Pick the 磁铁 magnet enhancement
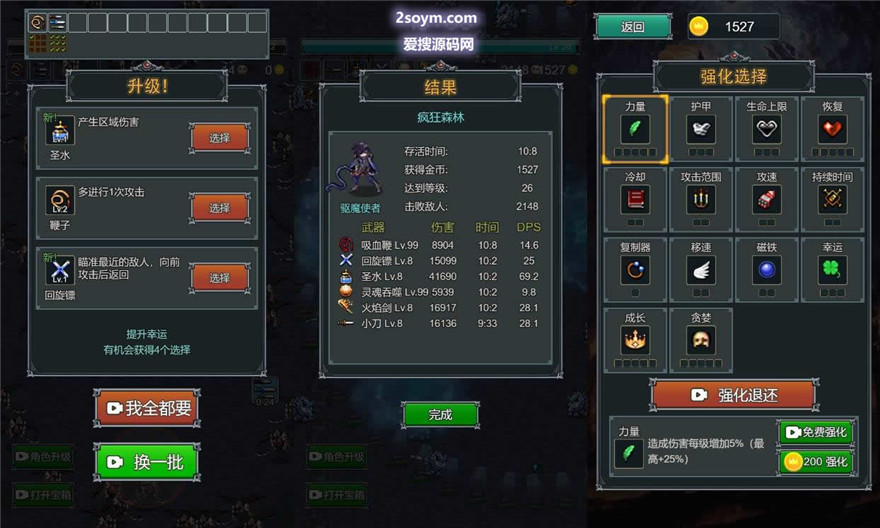The width and height of the screenshot is (880, 528). point(767,268)
